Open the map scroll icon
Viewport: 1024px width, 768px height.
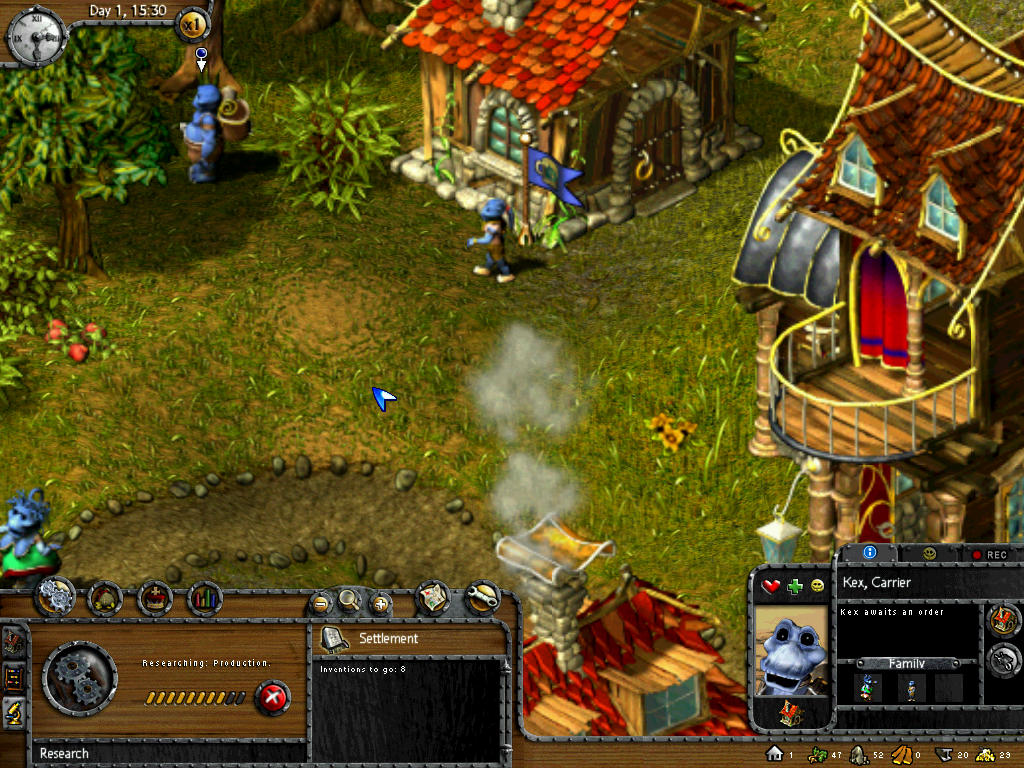pos(432,597)
